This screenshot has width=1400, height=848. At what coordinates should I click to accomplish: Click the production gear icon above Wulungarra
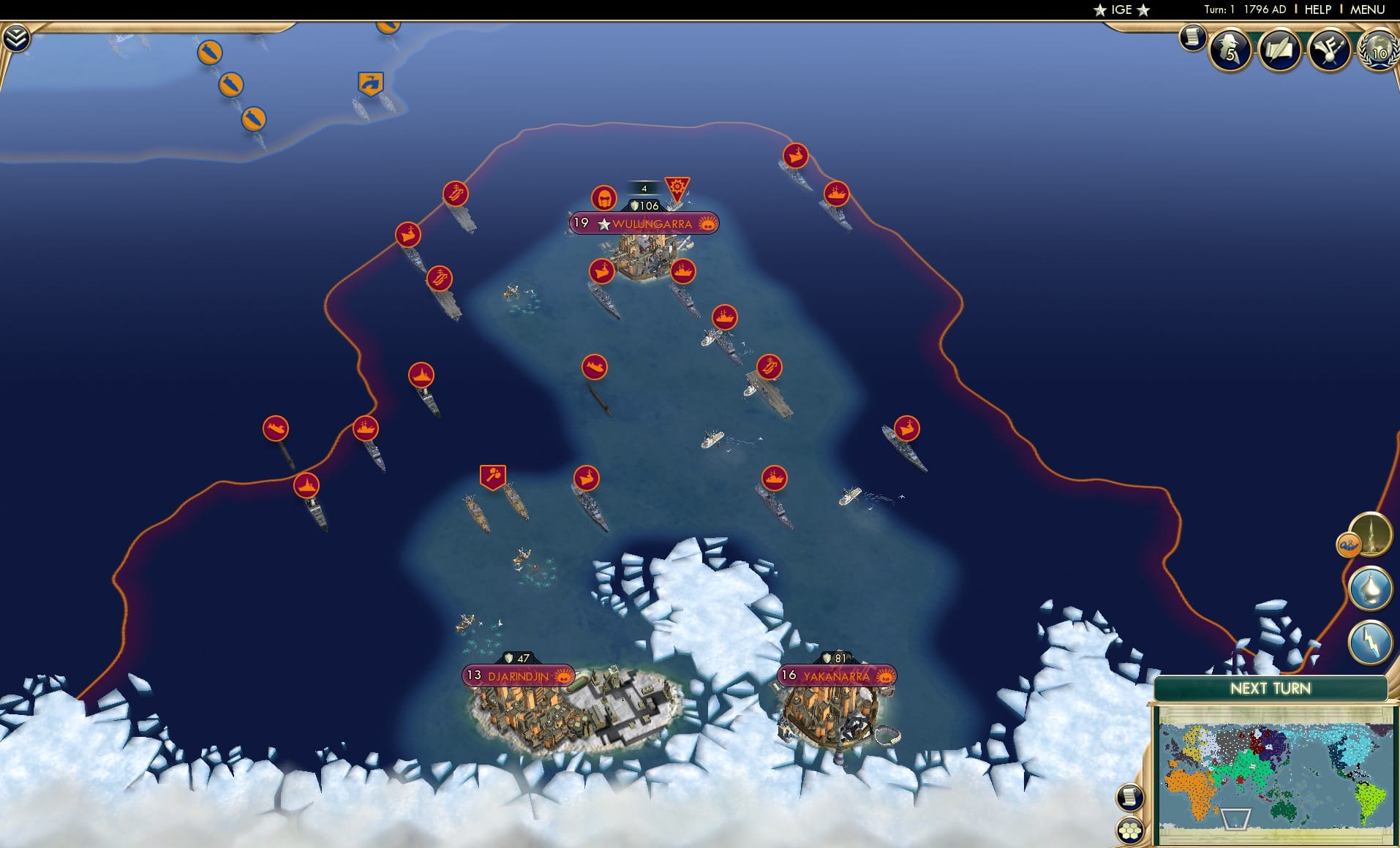[x=679, y=187]
